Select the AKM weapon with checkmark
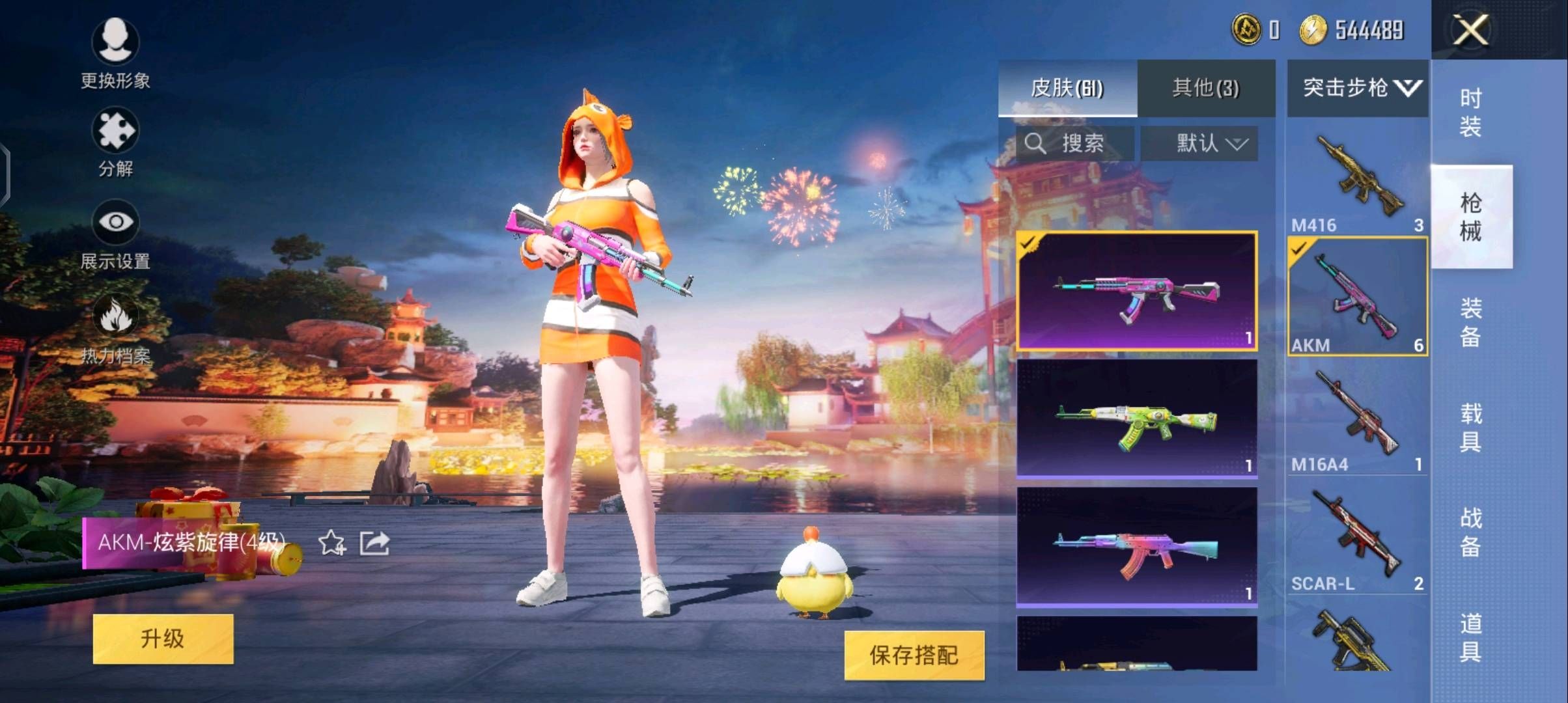This screenshot has width=1568, height=703. tap(1356, 296)
